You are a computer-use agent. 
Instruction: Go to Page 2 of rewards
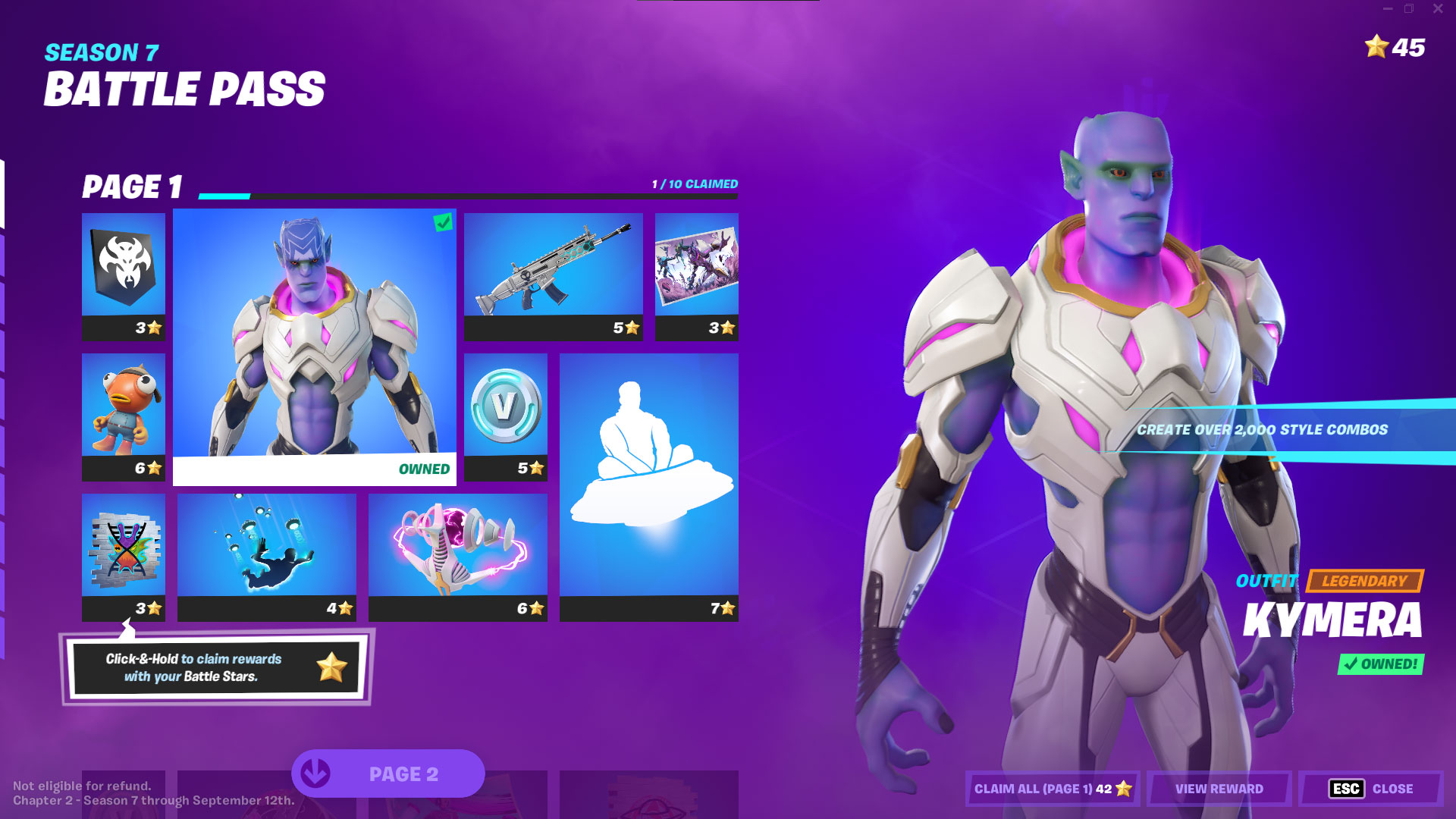(x=388, y=773)
